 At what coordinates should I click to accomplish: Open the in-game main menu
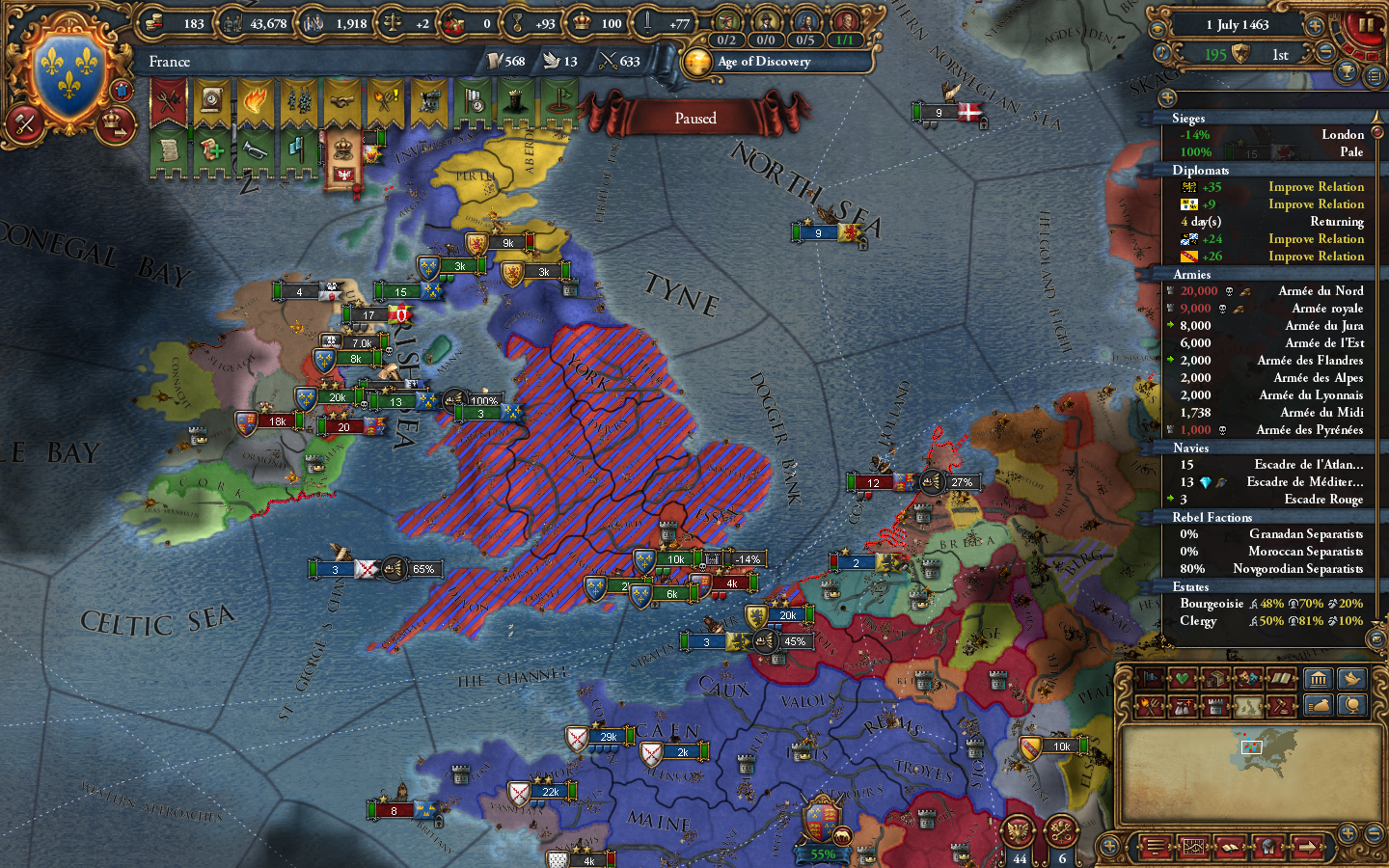pyautogui.click(x=1154, y=847)
